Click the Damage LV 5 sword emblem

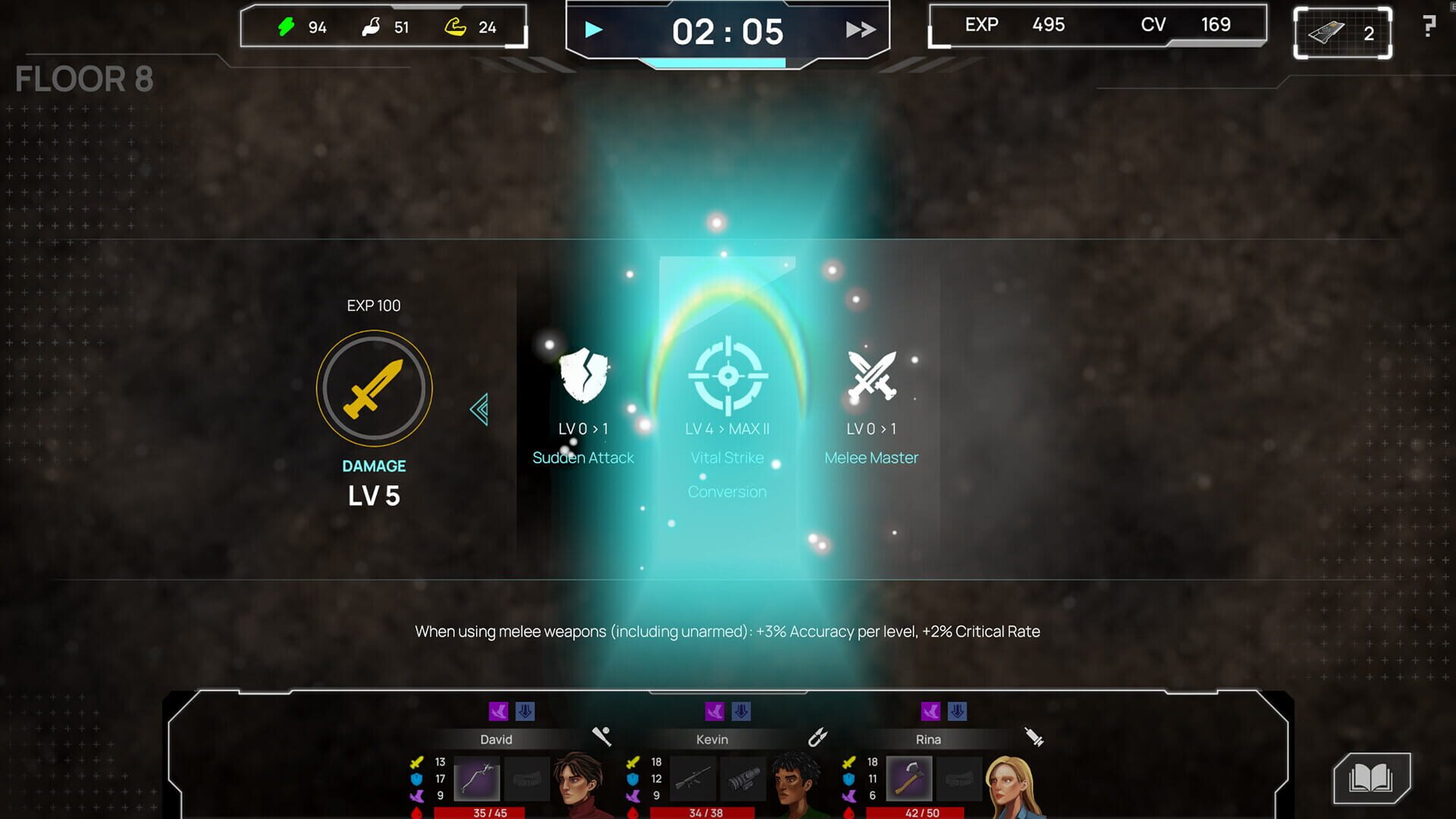(374, 388)
